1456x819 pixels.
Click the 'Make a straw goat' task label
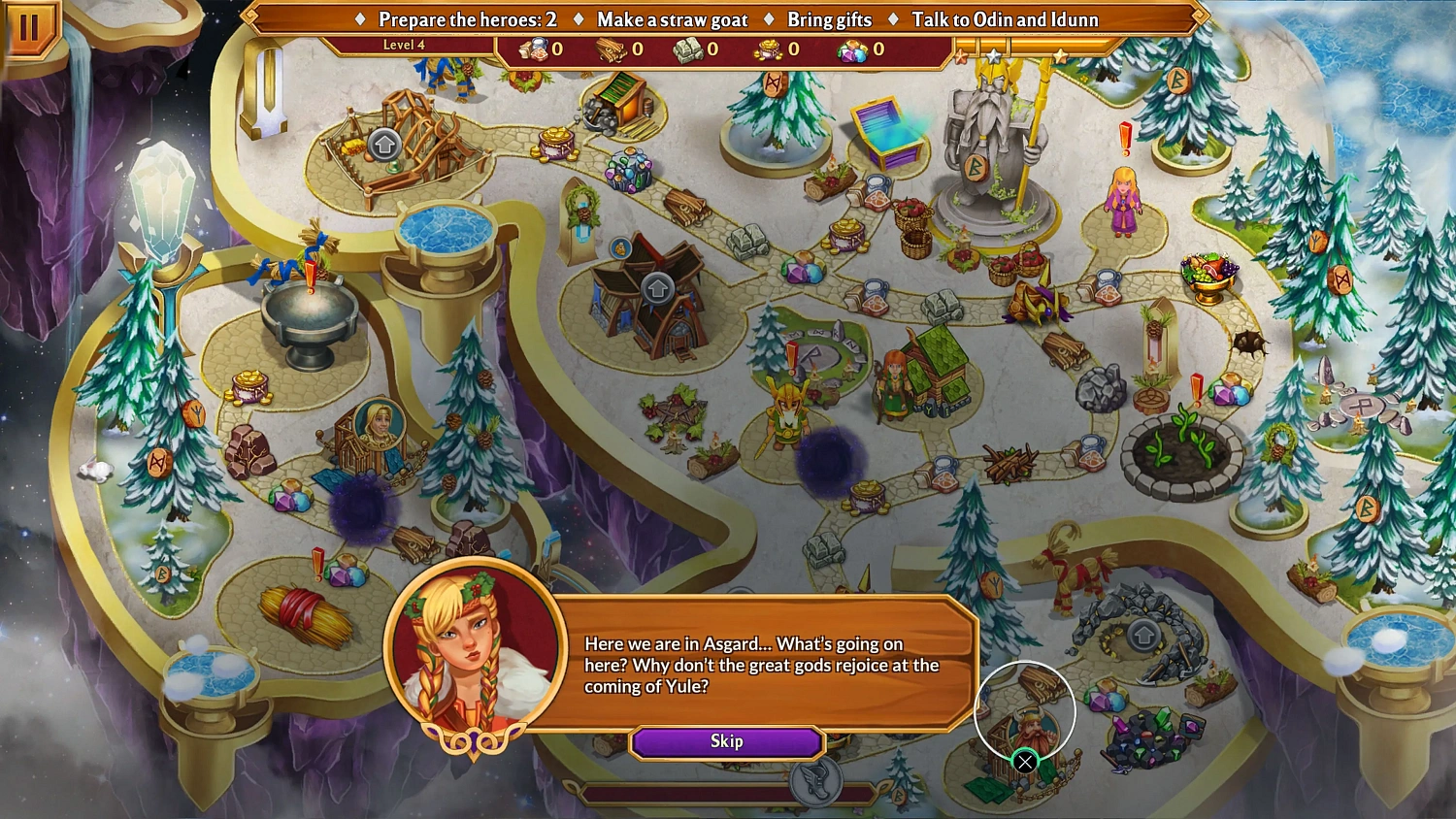pos(669,19)
